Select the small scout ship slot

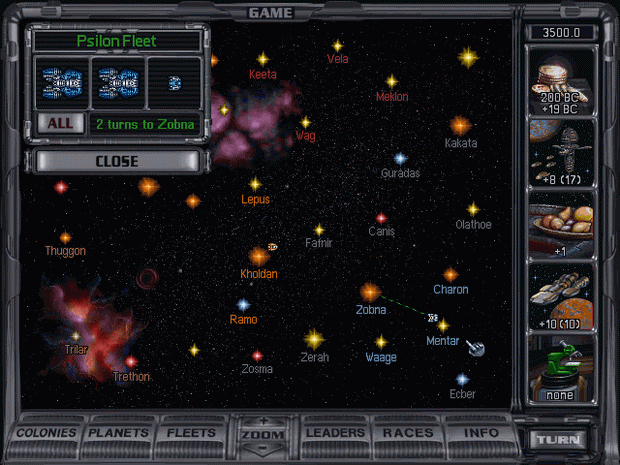[x=174, y=82]
